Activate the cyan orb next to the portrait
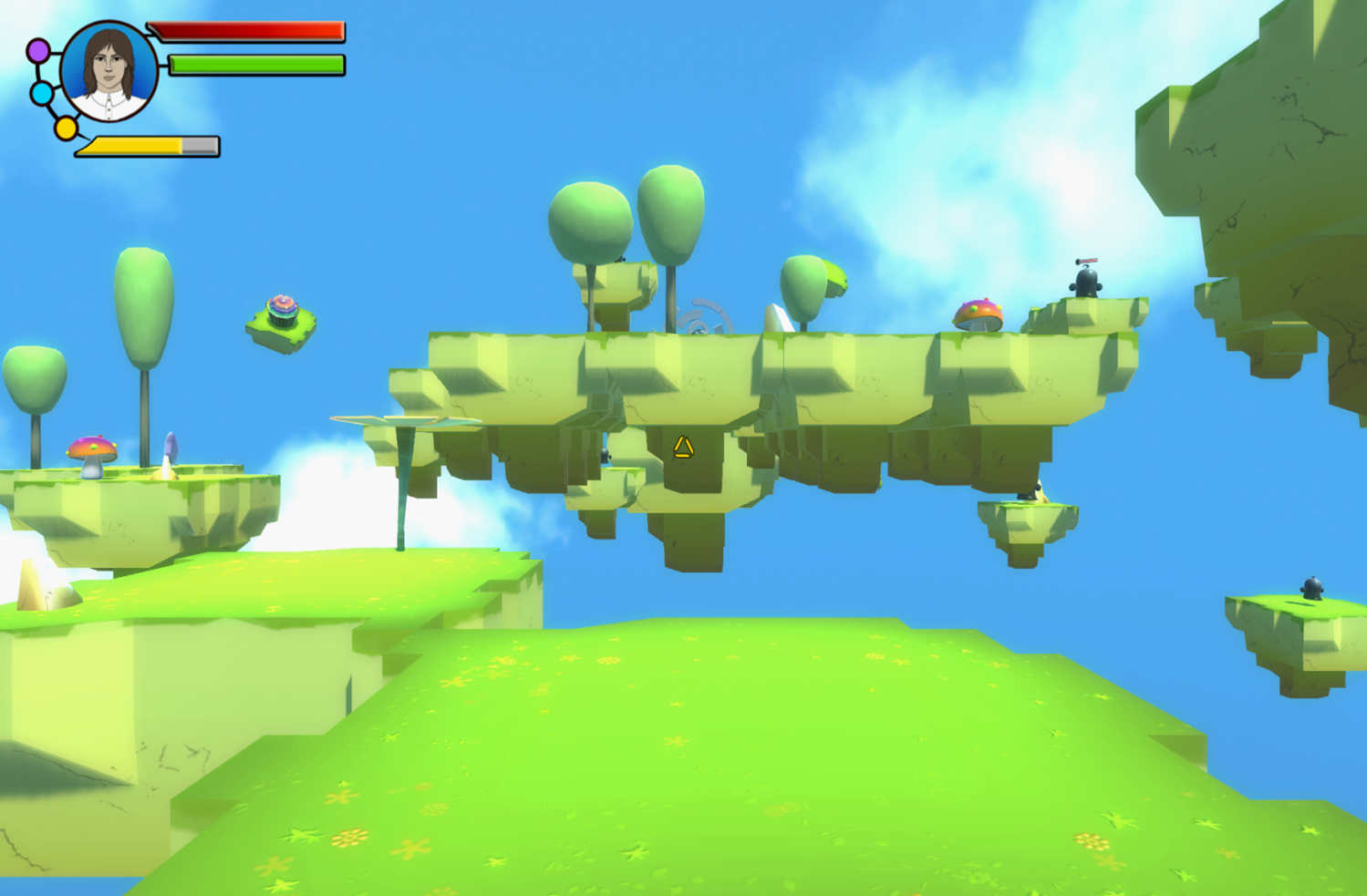1367x896 pixels. click(x=42, y=93)
